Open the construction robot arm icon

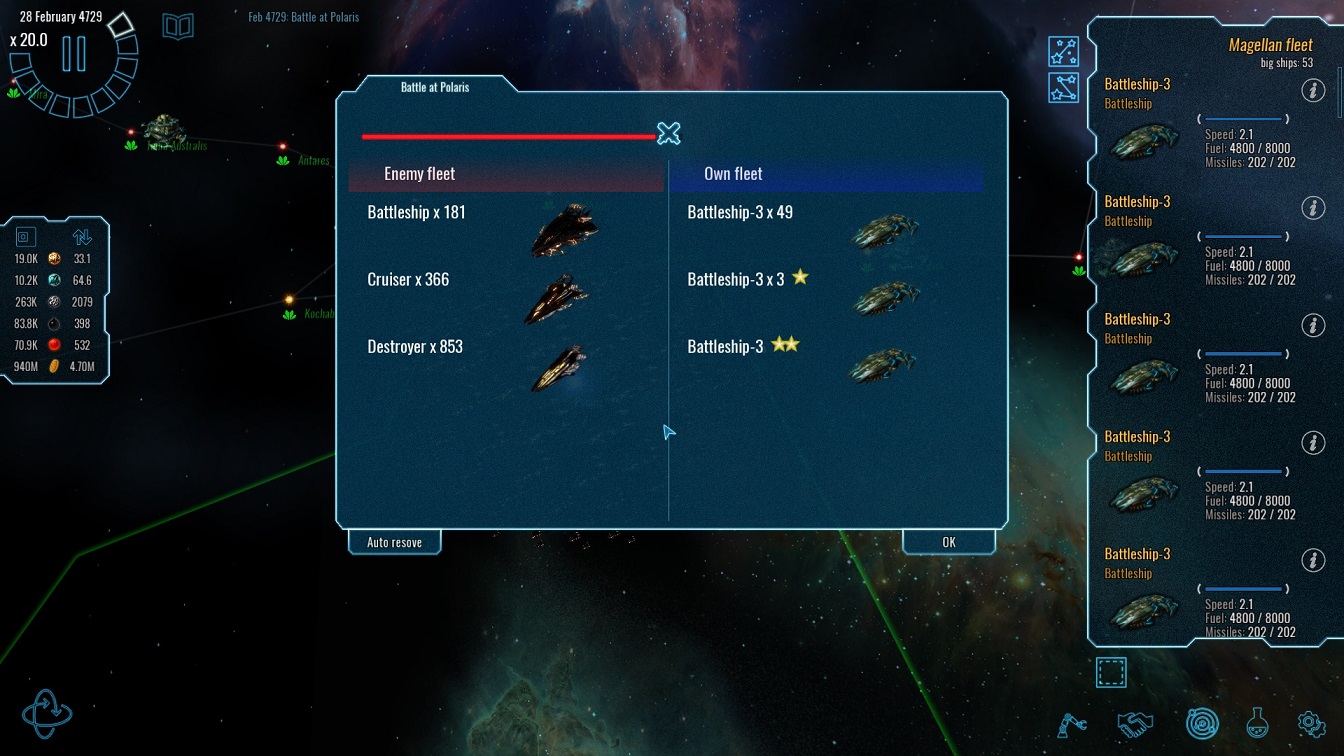point(1072,723)
